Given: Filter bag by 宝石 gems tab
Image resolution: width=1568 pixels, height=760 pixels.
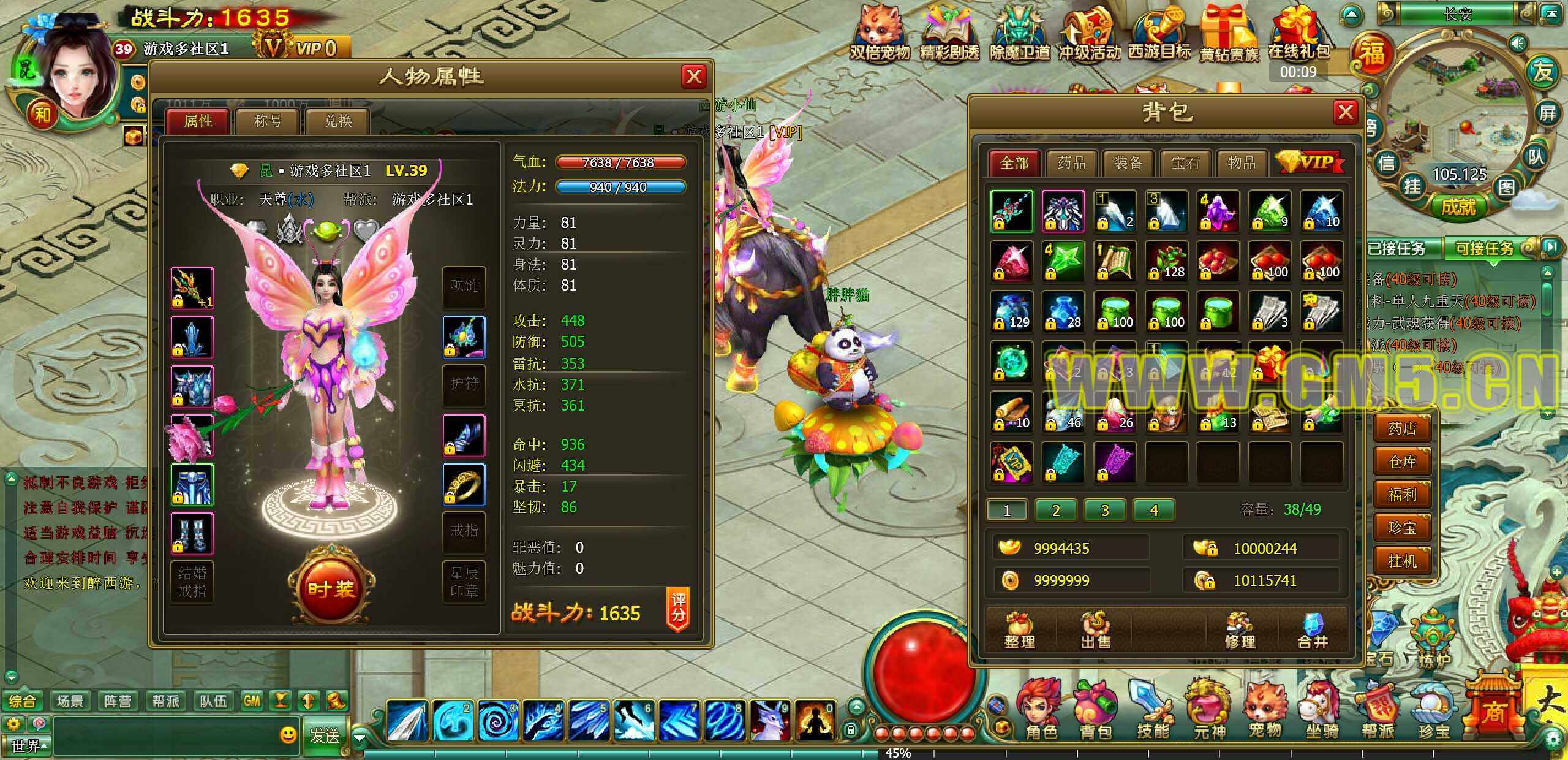Looking at the screenshot, I should point(1185,162).
